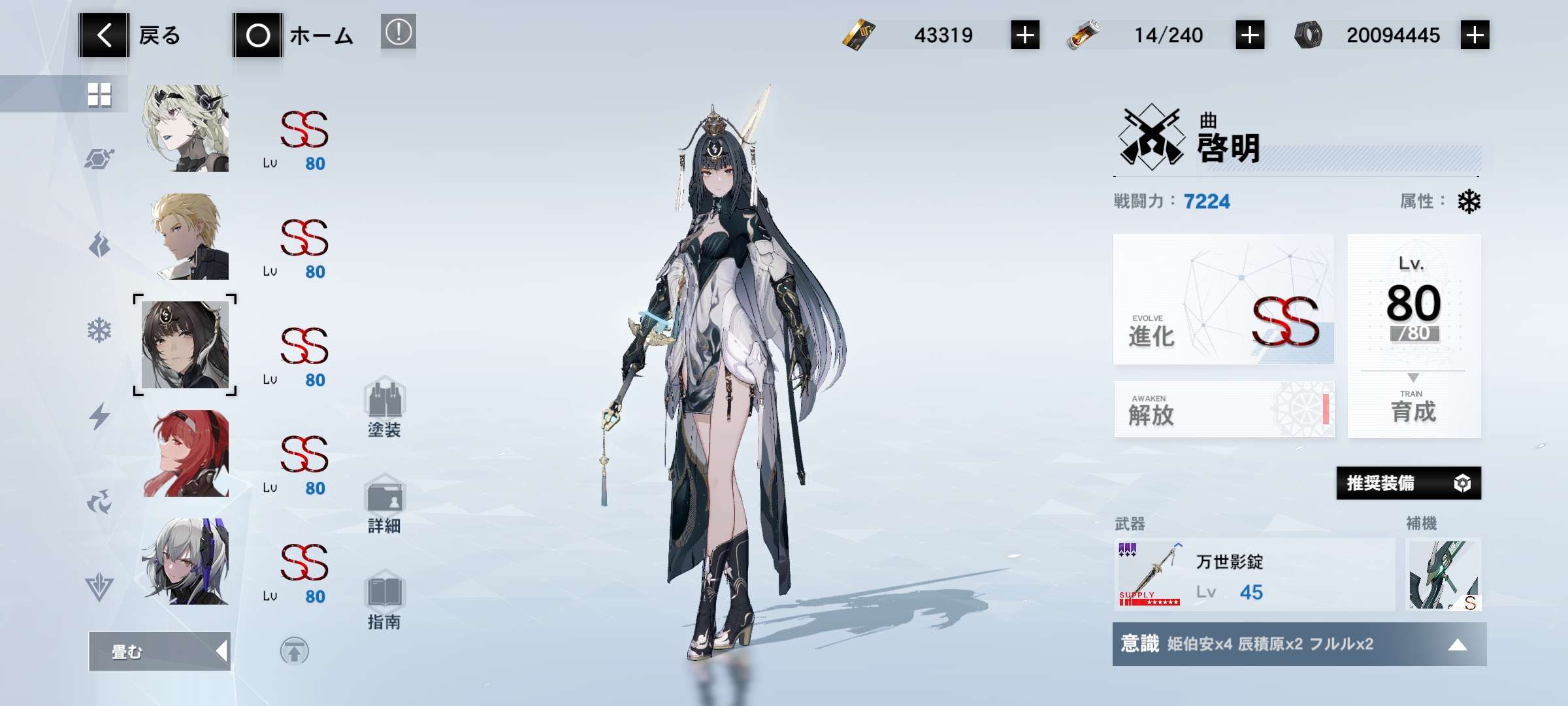This screenshot has width=1568, height=706.
Task: Open the 指南 guide book
Action: 385,600
